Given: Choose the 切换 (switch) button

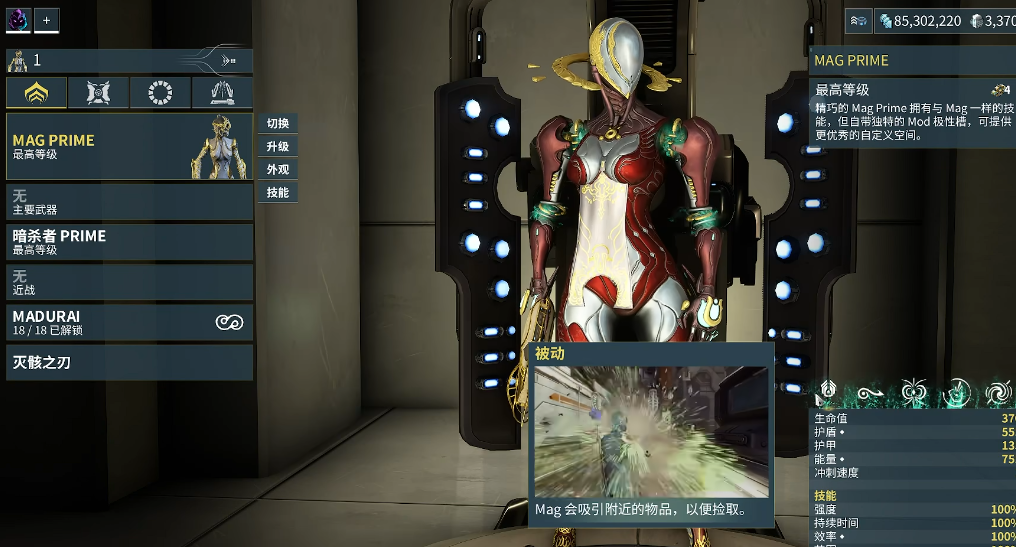Looking at the screenshot, I should point(278,124).
